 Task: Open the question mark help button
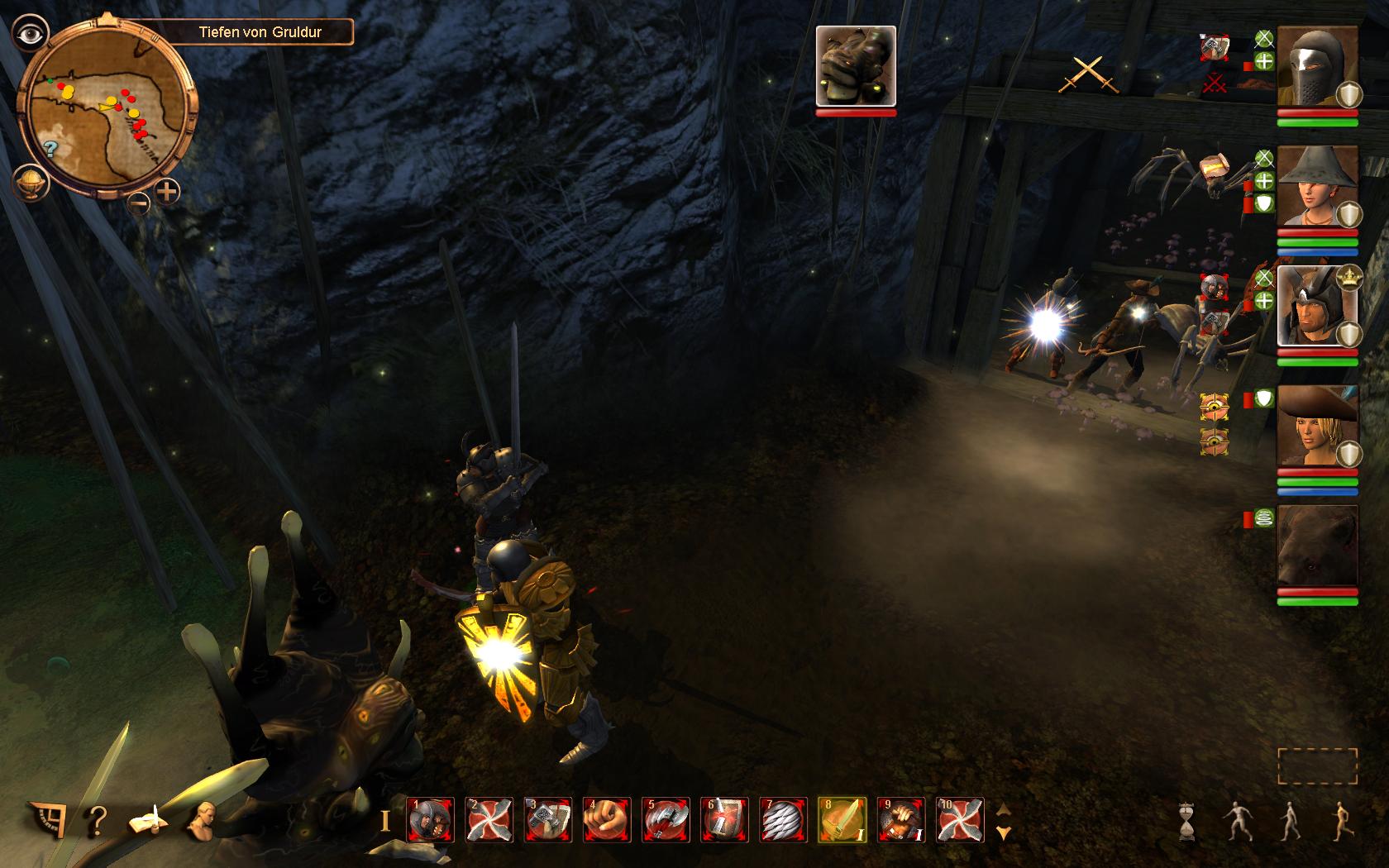point(97,820)
